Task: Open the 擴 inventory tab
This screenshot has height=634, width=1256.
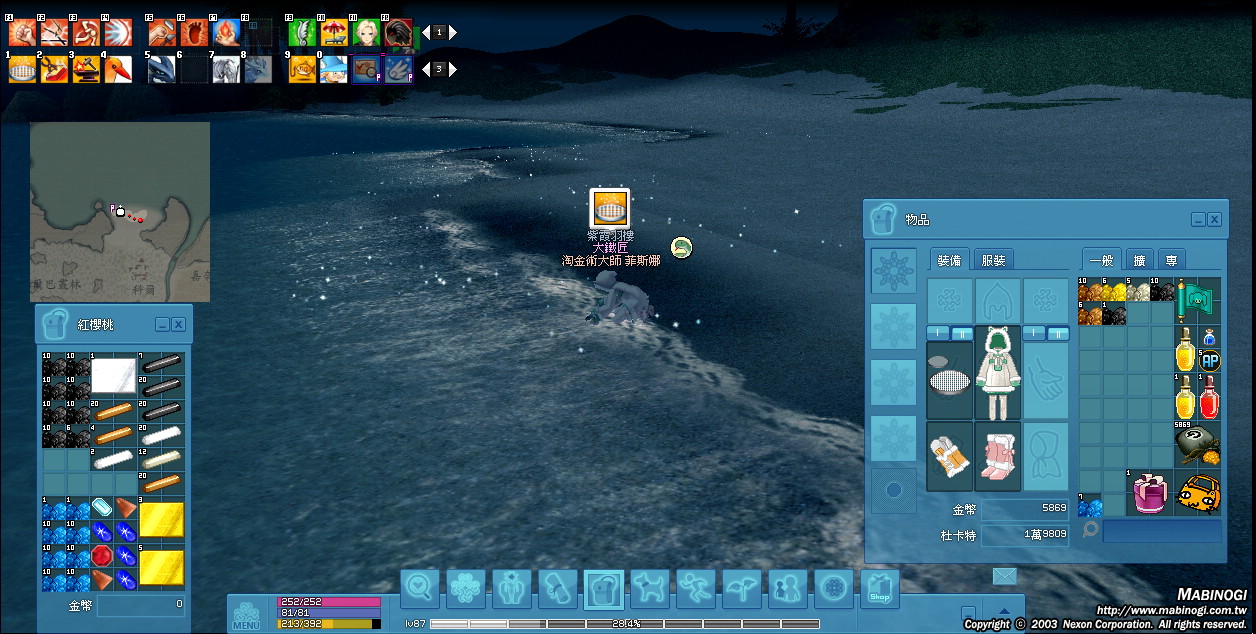Action: 1139,260
